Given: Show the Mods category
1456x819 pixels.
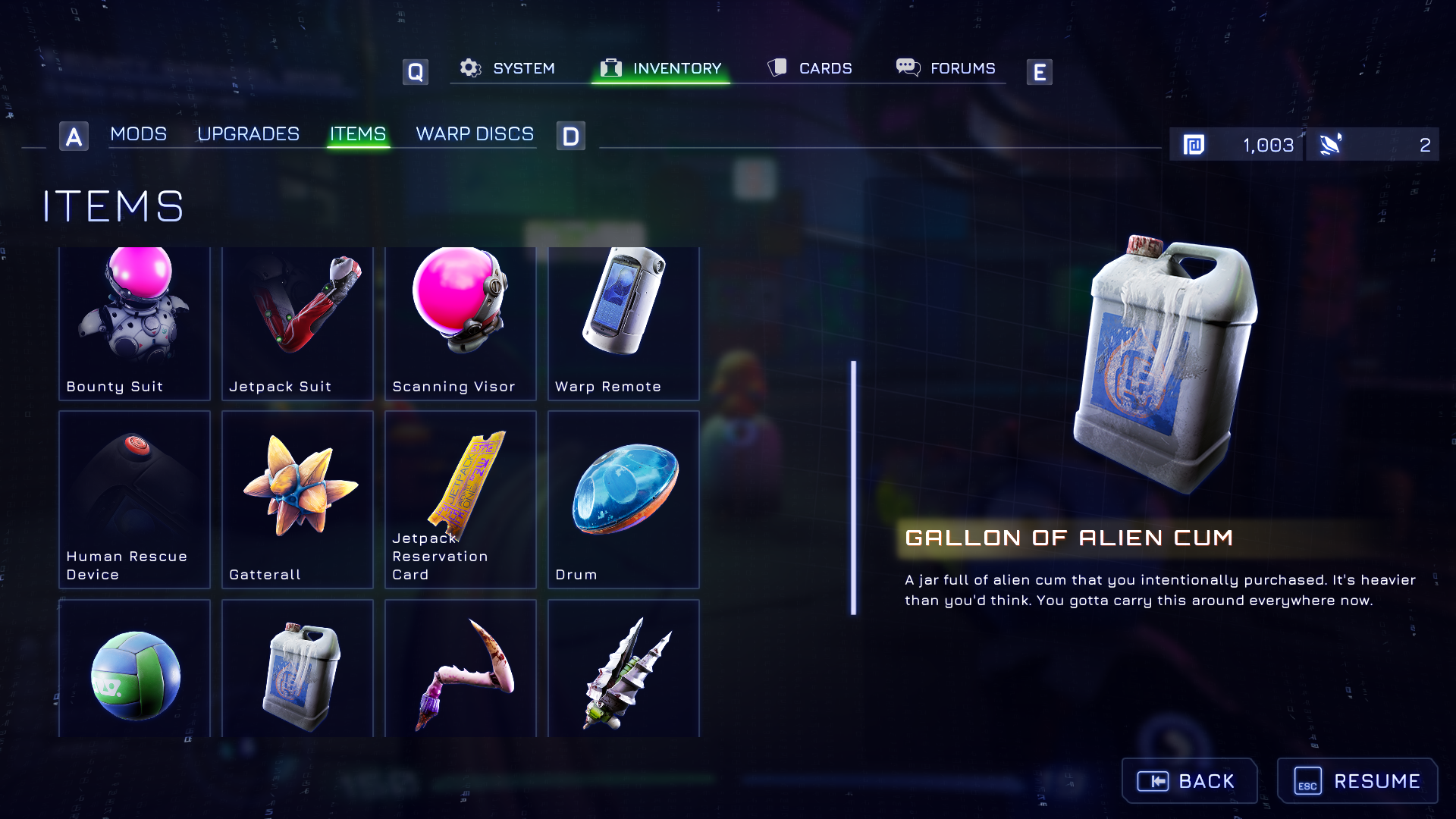Looking at the screenshot, I should click(138, 134).
